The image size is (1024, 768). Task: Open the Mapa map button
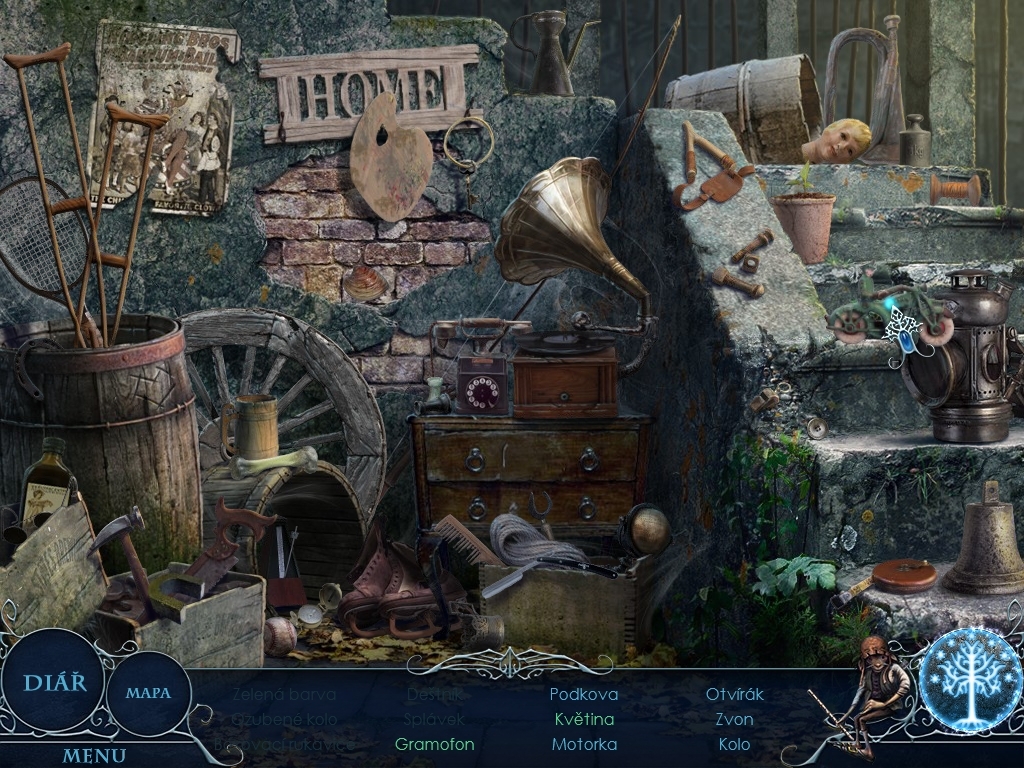click(x=148, y=692)
